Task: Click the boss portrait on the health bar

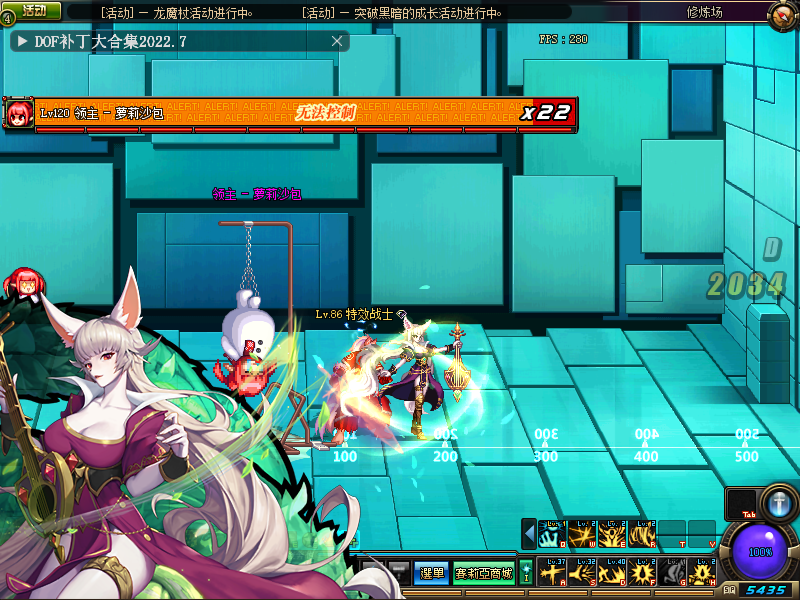Action: coord(18,114)
